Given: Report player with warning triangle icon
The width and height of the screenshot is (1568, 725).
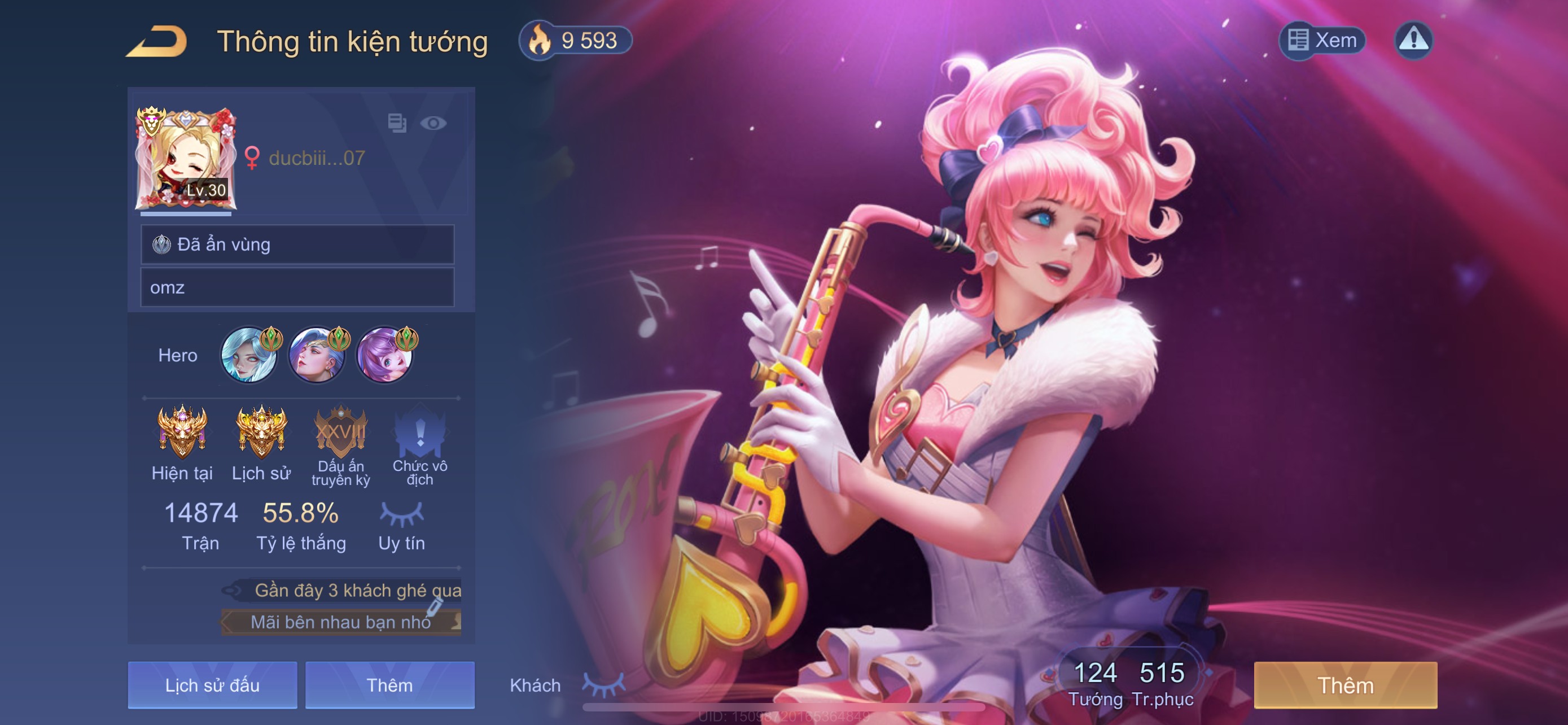Looking at the screenshot, I should click(x=1413, y=41).
